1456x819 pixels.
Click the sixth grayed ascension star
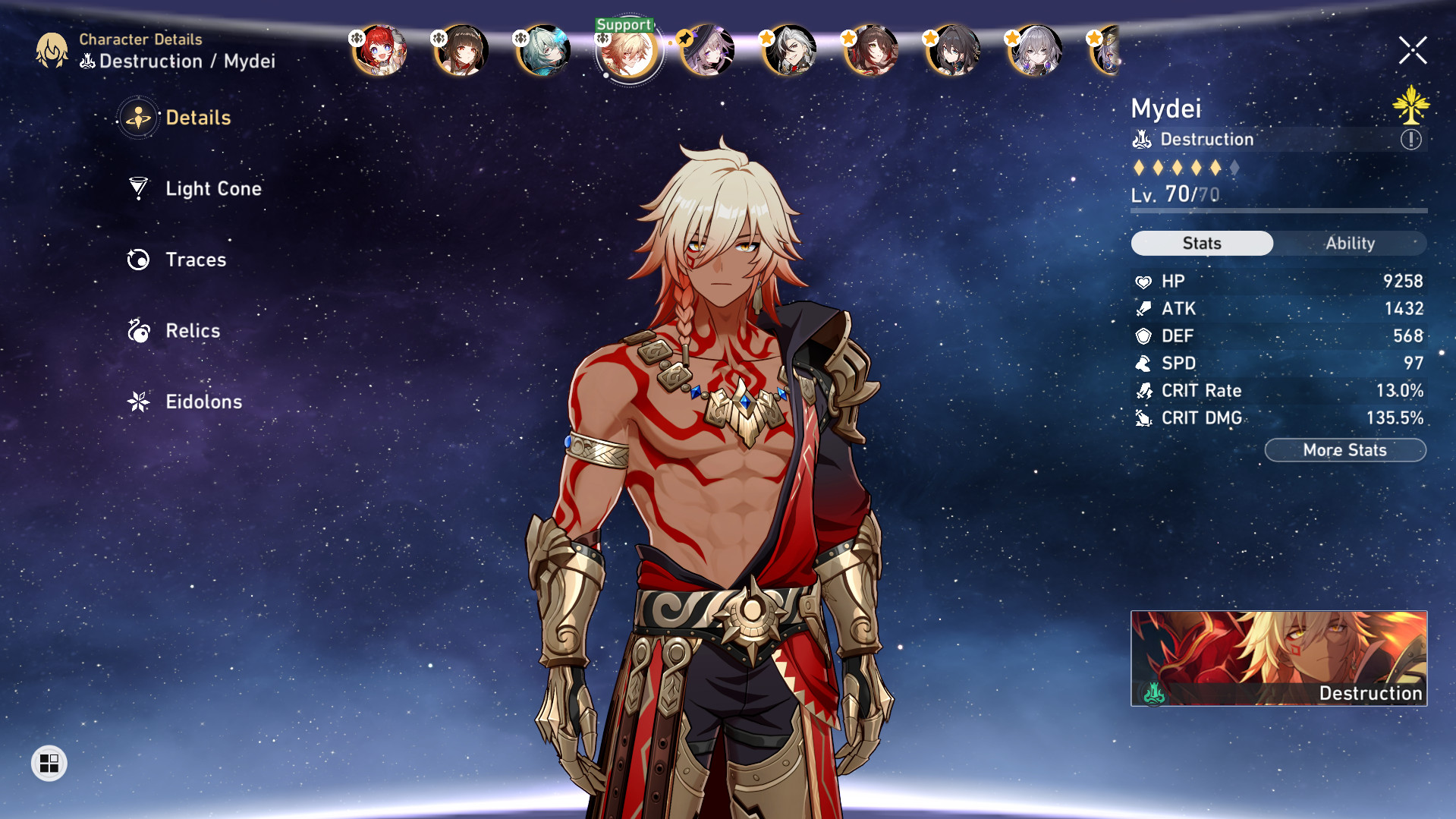point(1237,169)
